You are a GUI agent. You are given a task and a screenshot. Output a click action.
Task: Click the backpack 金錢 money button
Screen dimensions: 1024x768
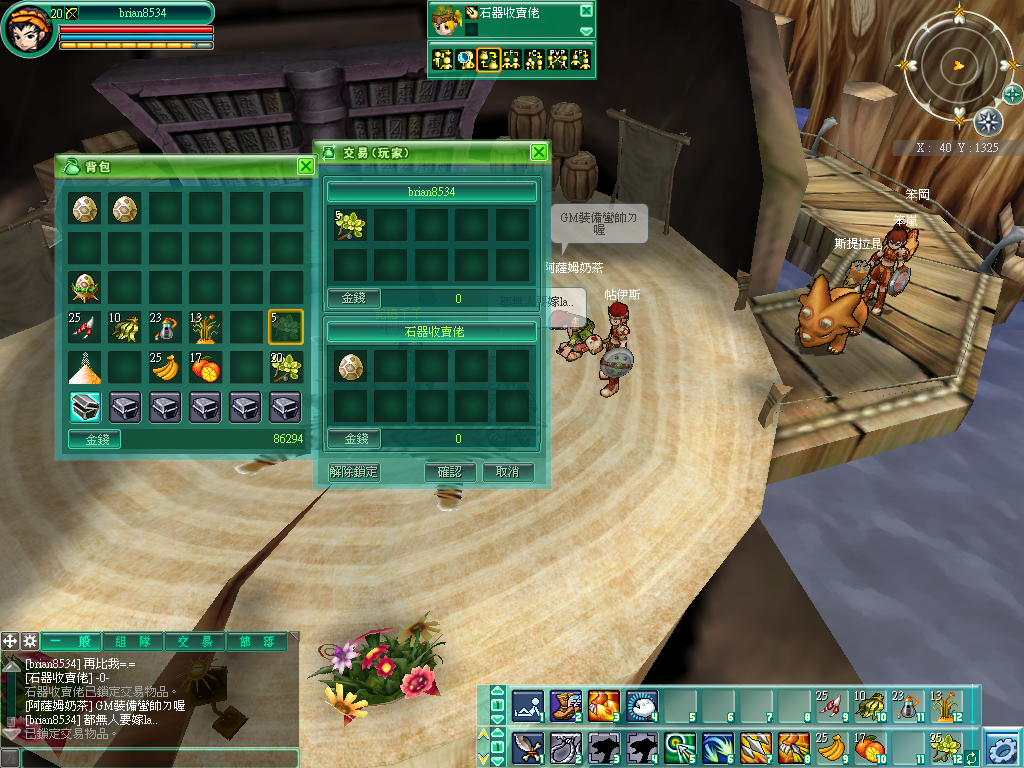click(x=94, y=439)
